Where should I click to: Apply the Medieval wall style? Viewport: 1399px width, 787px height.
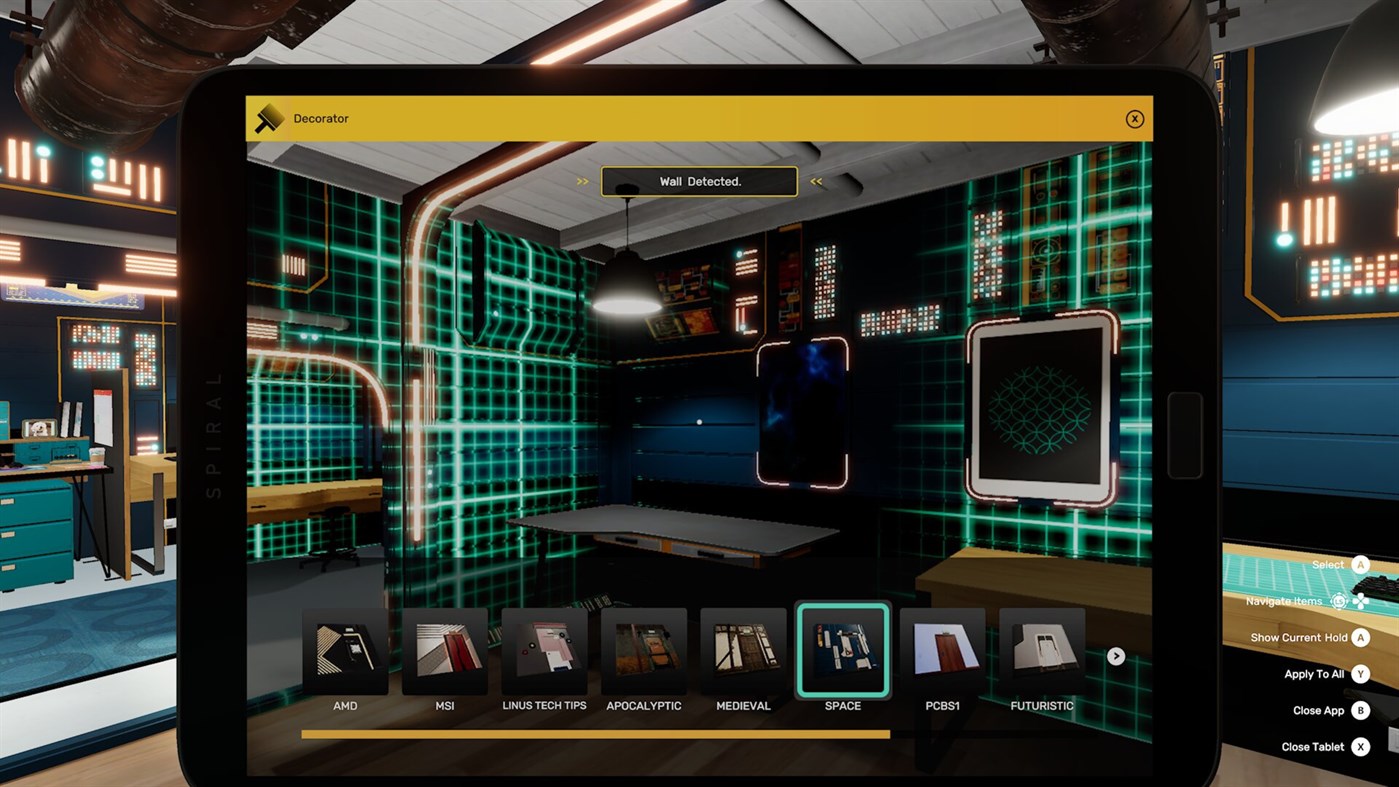[743, 649]
